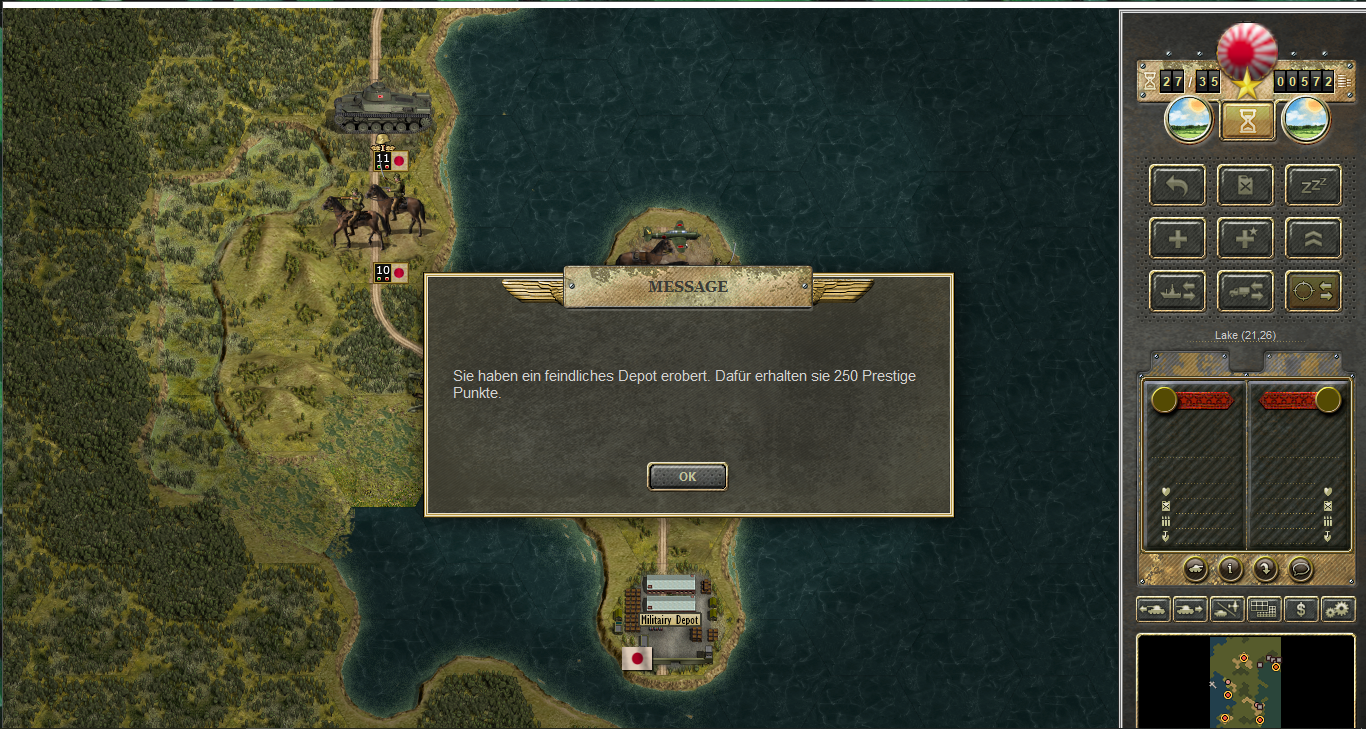Open the unit info round button
The image size is (1366, 729).
click(x=1229, y=569)
